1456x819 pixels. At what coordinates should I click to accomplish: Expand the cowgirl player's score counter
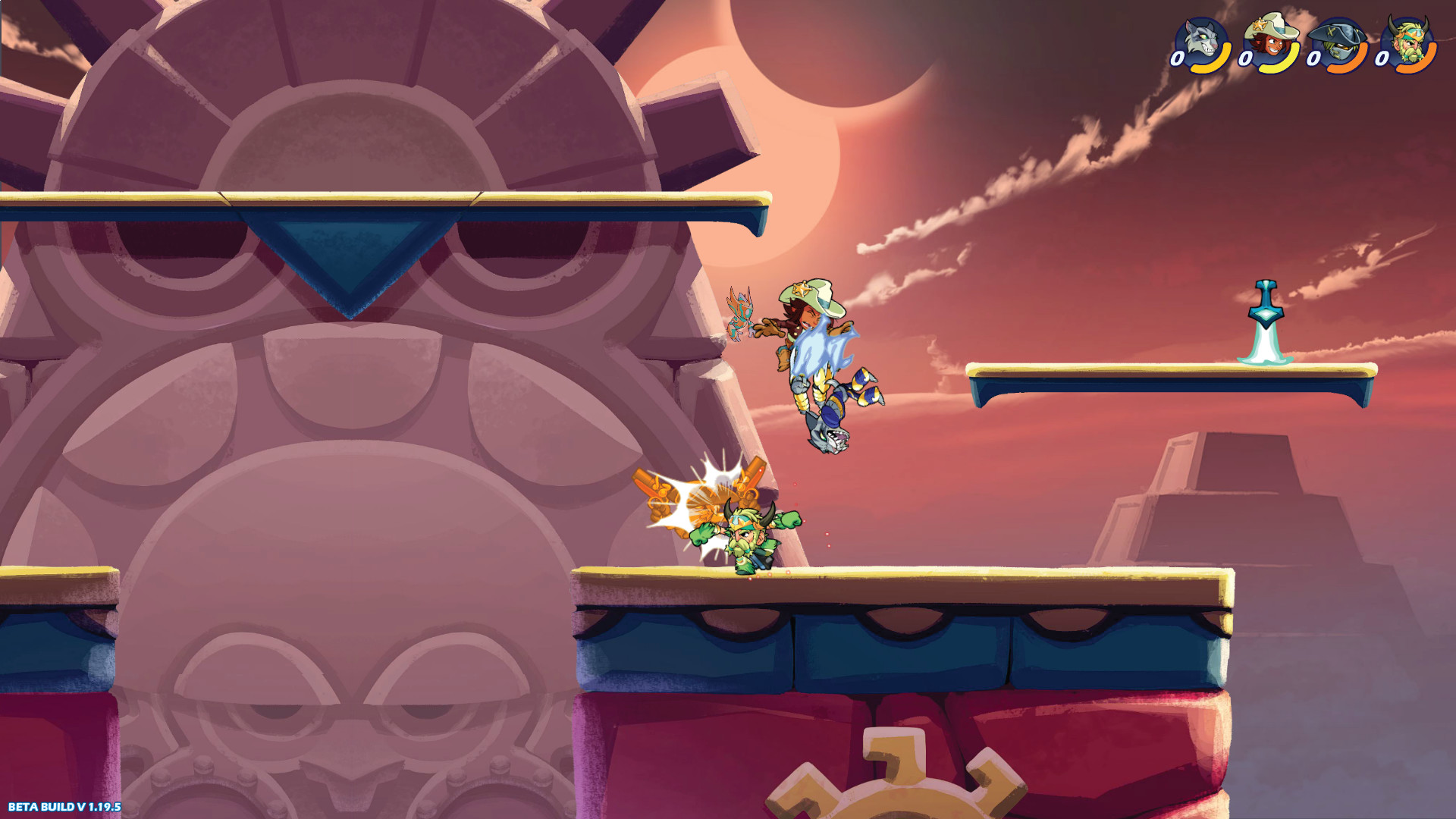pyautogui.click(x=1246, y=59)
